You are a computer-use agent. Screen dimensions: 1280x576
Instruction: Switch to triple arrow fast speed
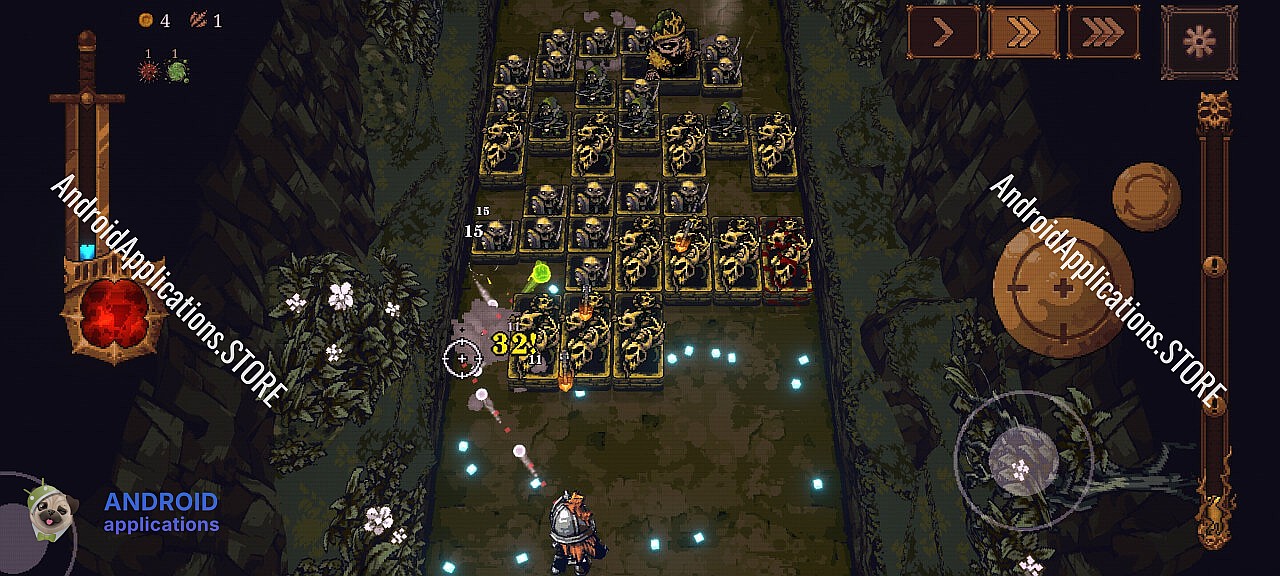coord(1103,32)
